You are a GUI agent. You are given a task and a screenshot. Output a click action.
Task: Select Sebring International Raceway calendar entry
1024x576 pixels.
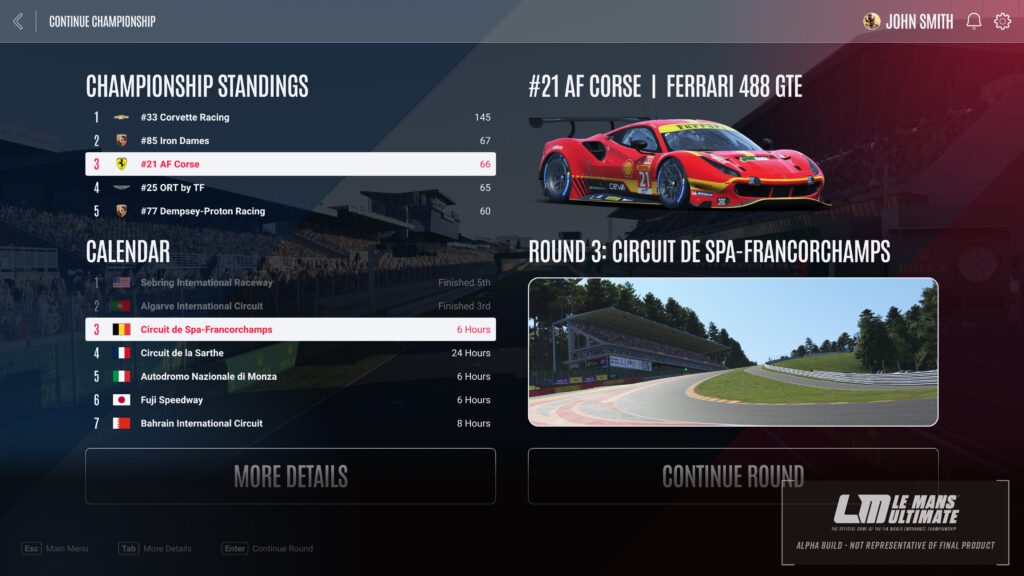[290, 283]
